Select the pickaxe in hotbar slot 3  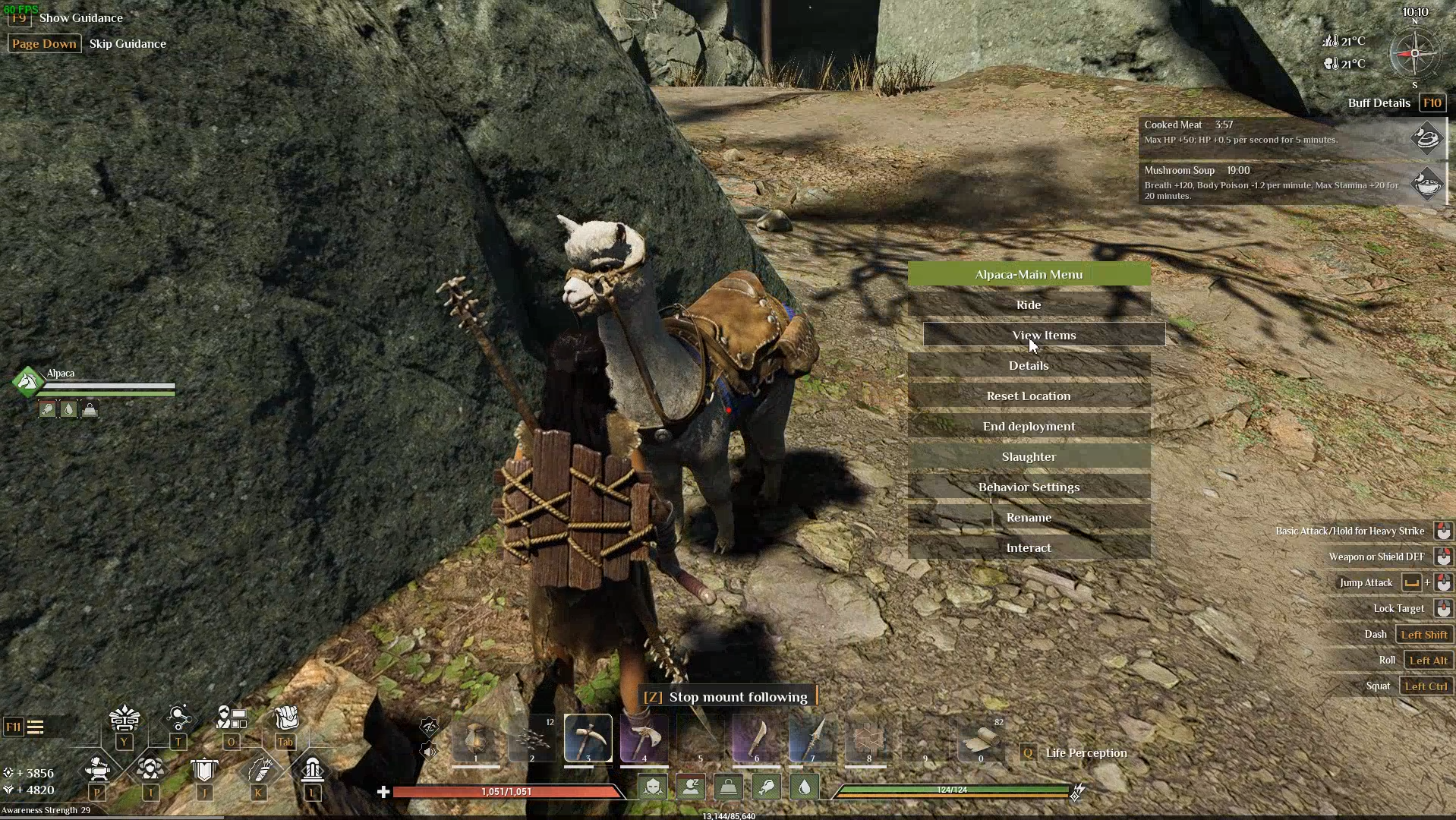pos(588,737)
